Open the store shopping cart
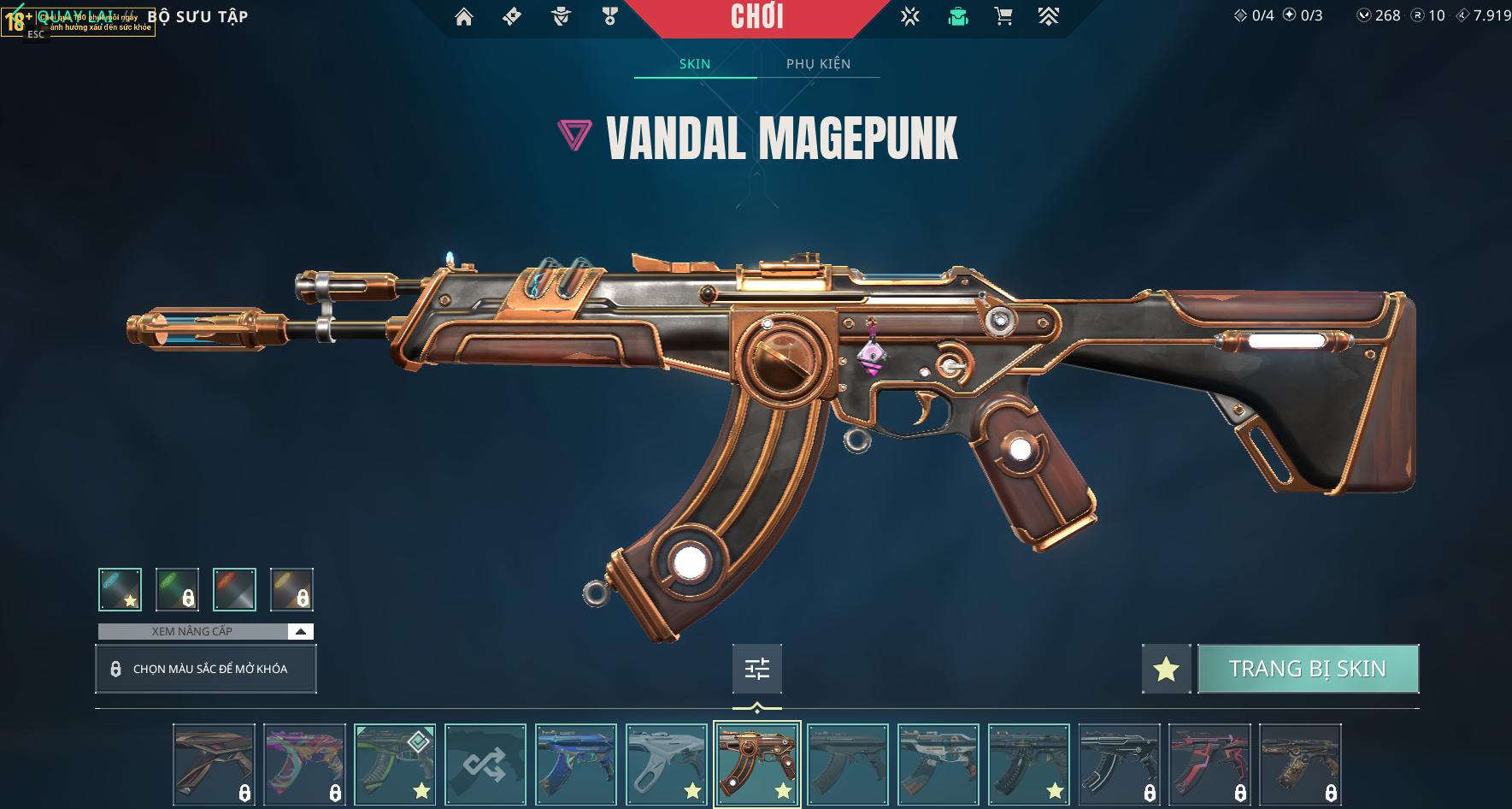1512x809 pixels. click(x=1003, y=16)
